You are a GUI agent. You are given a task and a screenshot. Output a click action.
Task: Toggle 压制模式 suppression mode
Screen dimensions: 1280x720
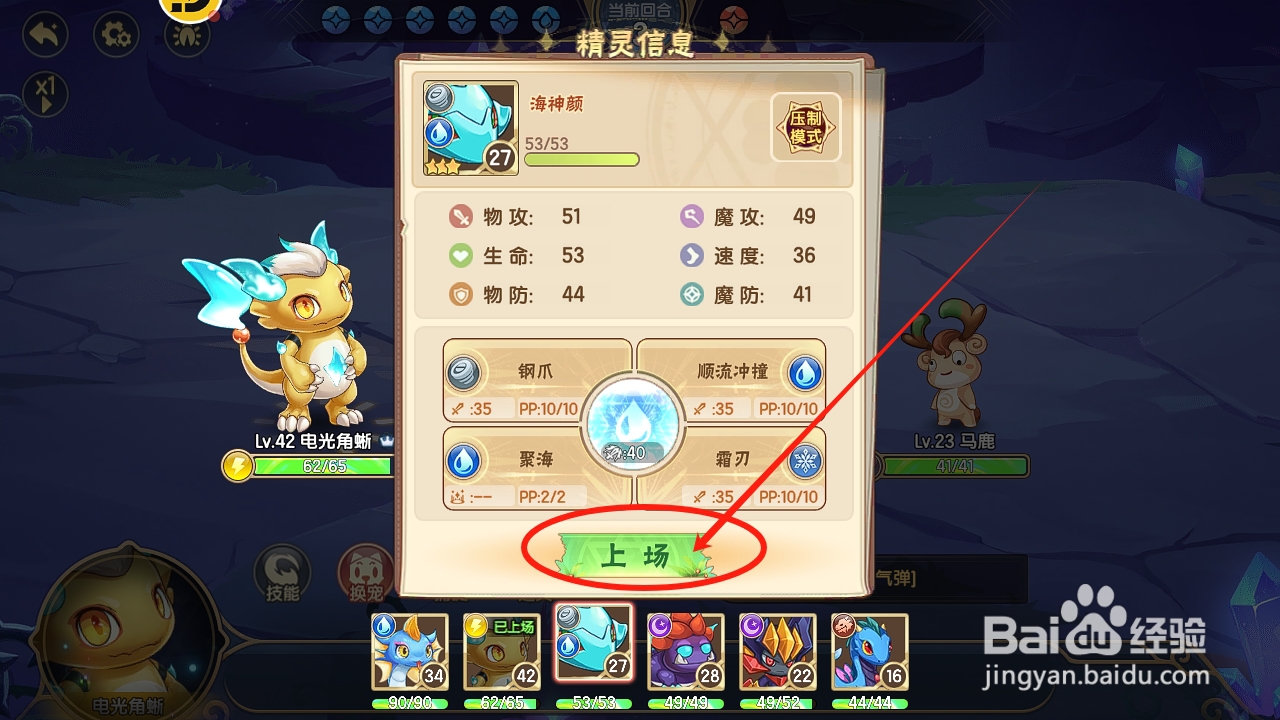pyautogui.click(x=804, y=127)
